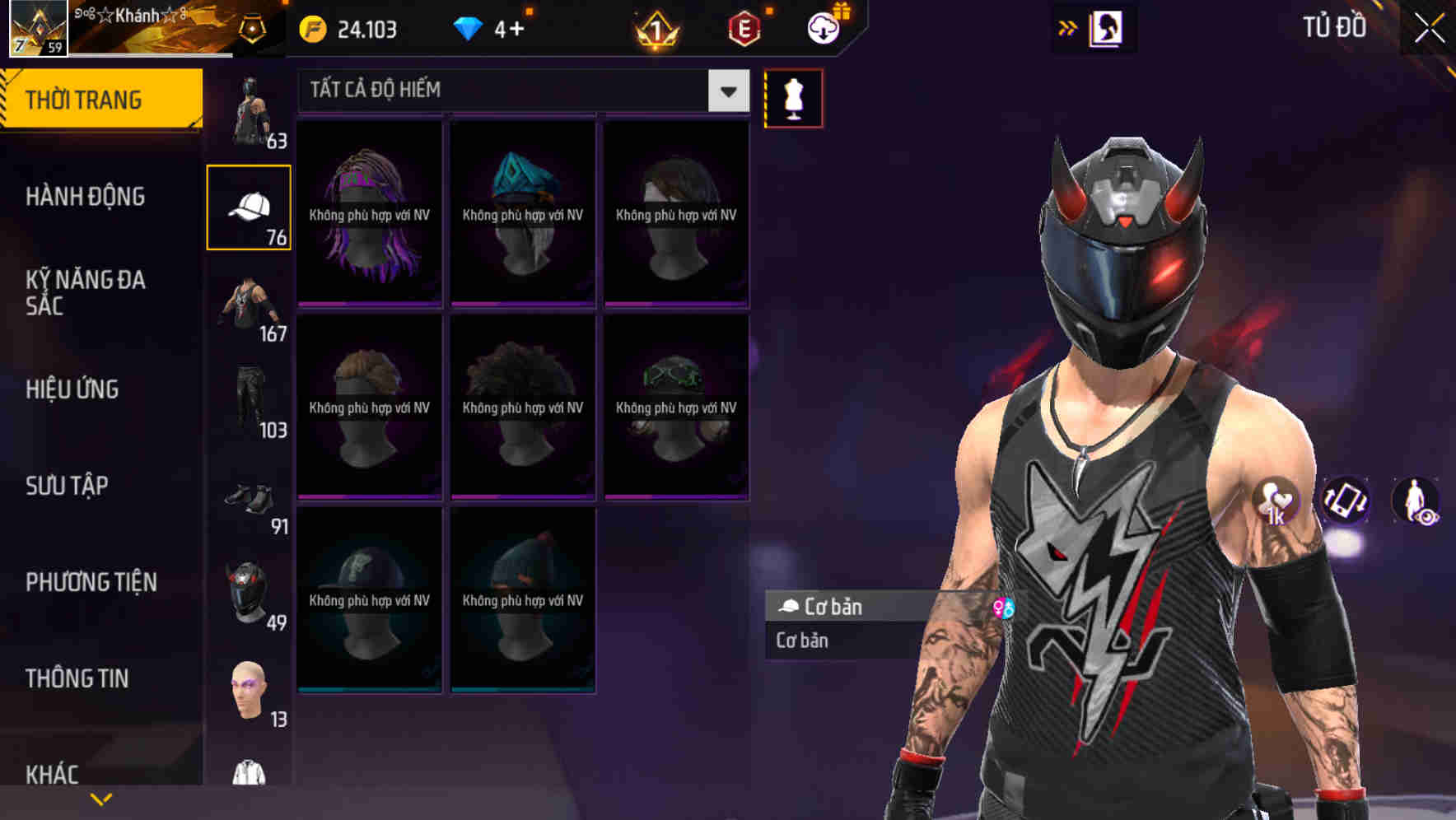Viewport: 1456px width, 820px height.
Task: Expand the chevron below Khác
Action: pyautogui.click(x=101, y=799)
